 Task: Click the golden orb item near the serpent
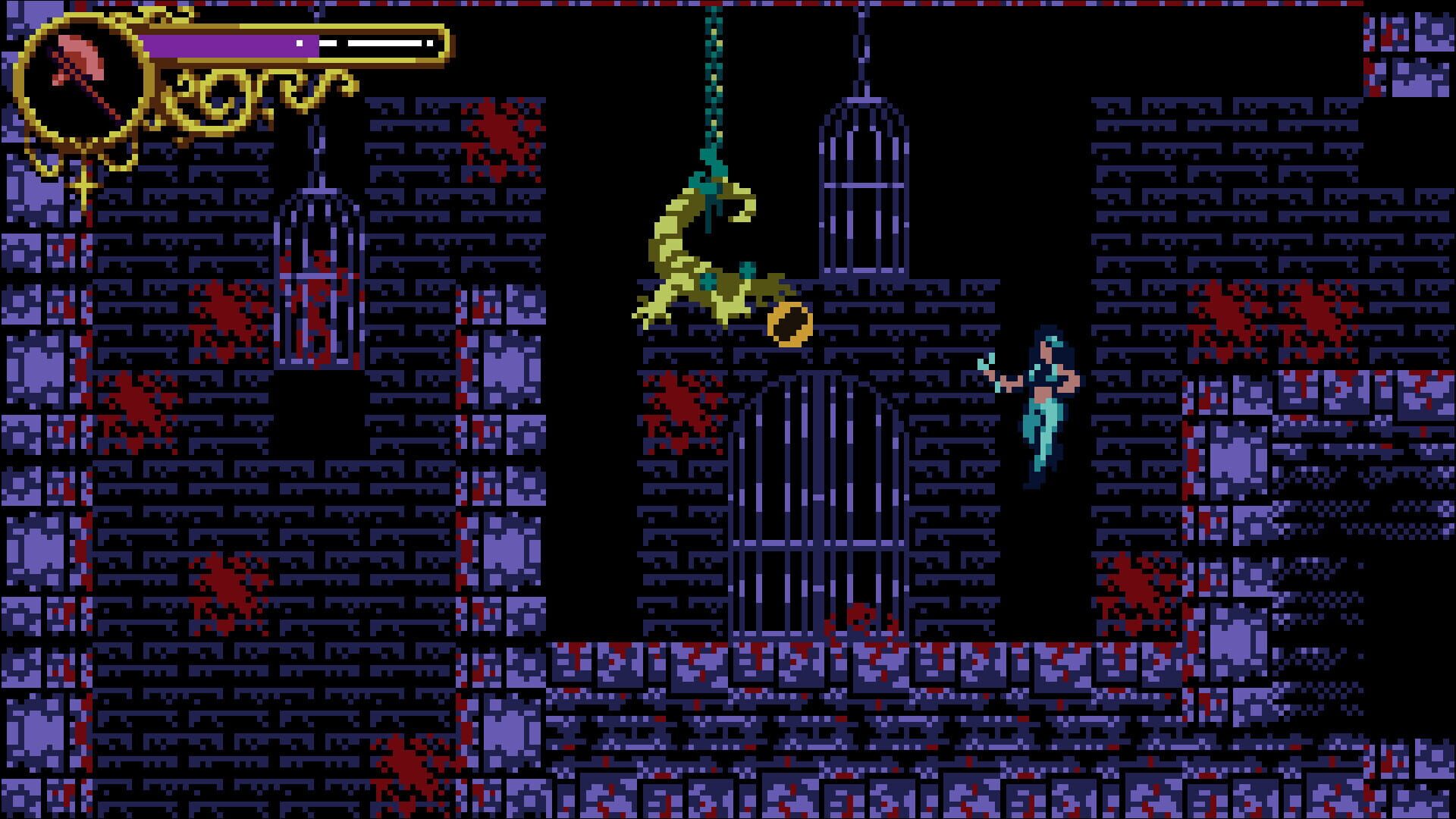coord(789,326)
